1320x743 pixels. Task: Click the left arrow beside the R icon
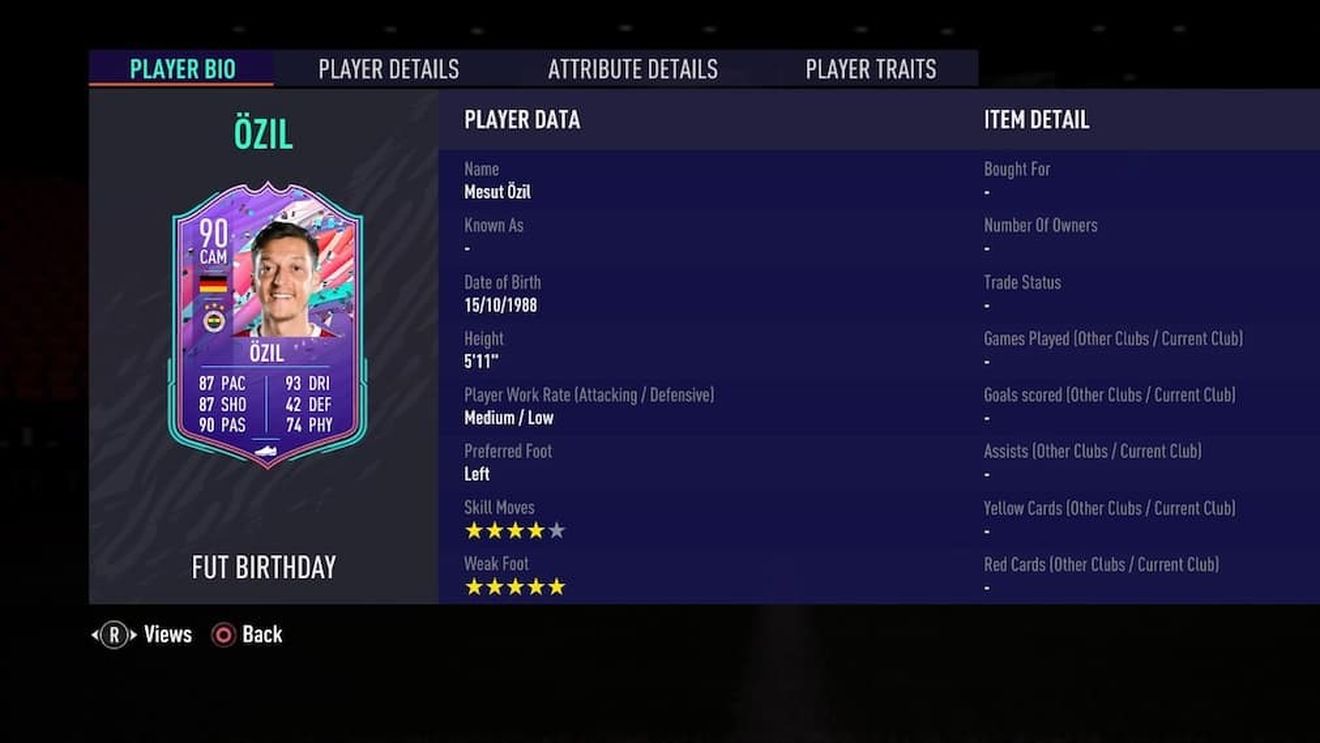(93, 634)
